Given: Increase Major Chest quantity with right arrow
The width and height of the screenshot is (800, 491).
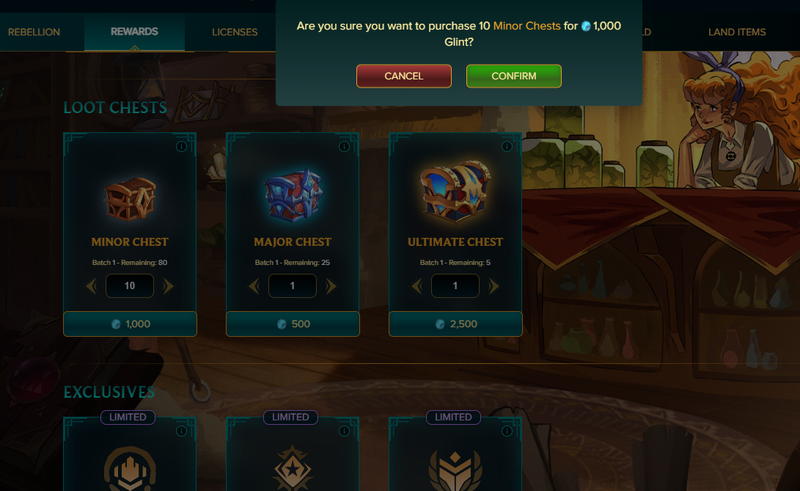Looking at the screenshot, I should [331, 286].
